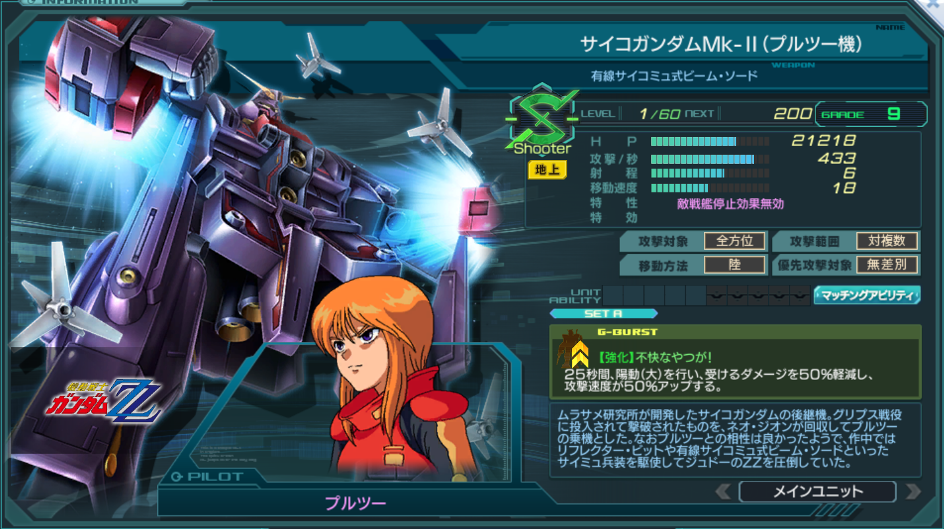Select the G-BURST 不快なやつが! skill panel
Image resolution: width=944 pixels, height=529 pixels.
point(734,361)
